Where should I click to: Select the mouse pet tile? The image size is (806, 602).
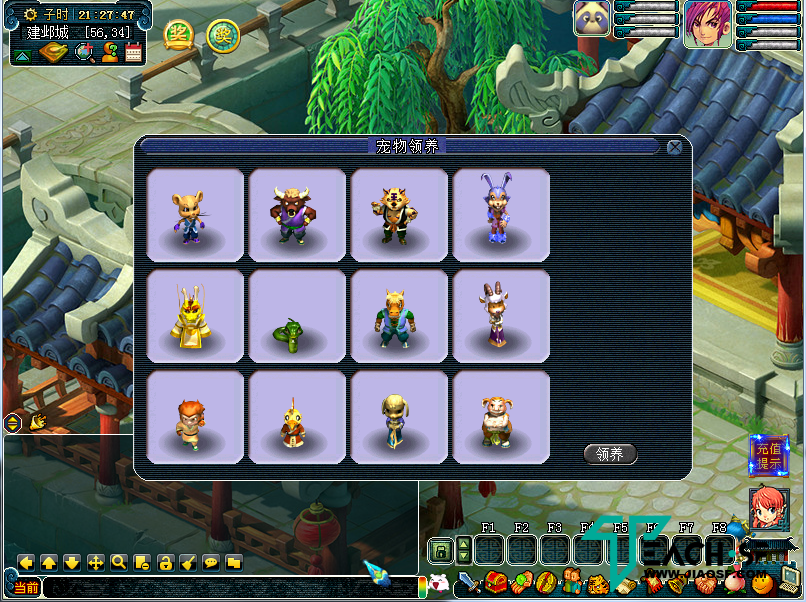[x=195, y=216]
